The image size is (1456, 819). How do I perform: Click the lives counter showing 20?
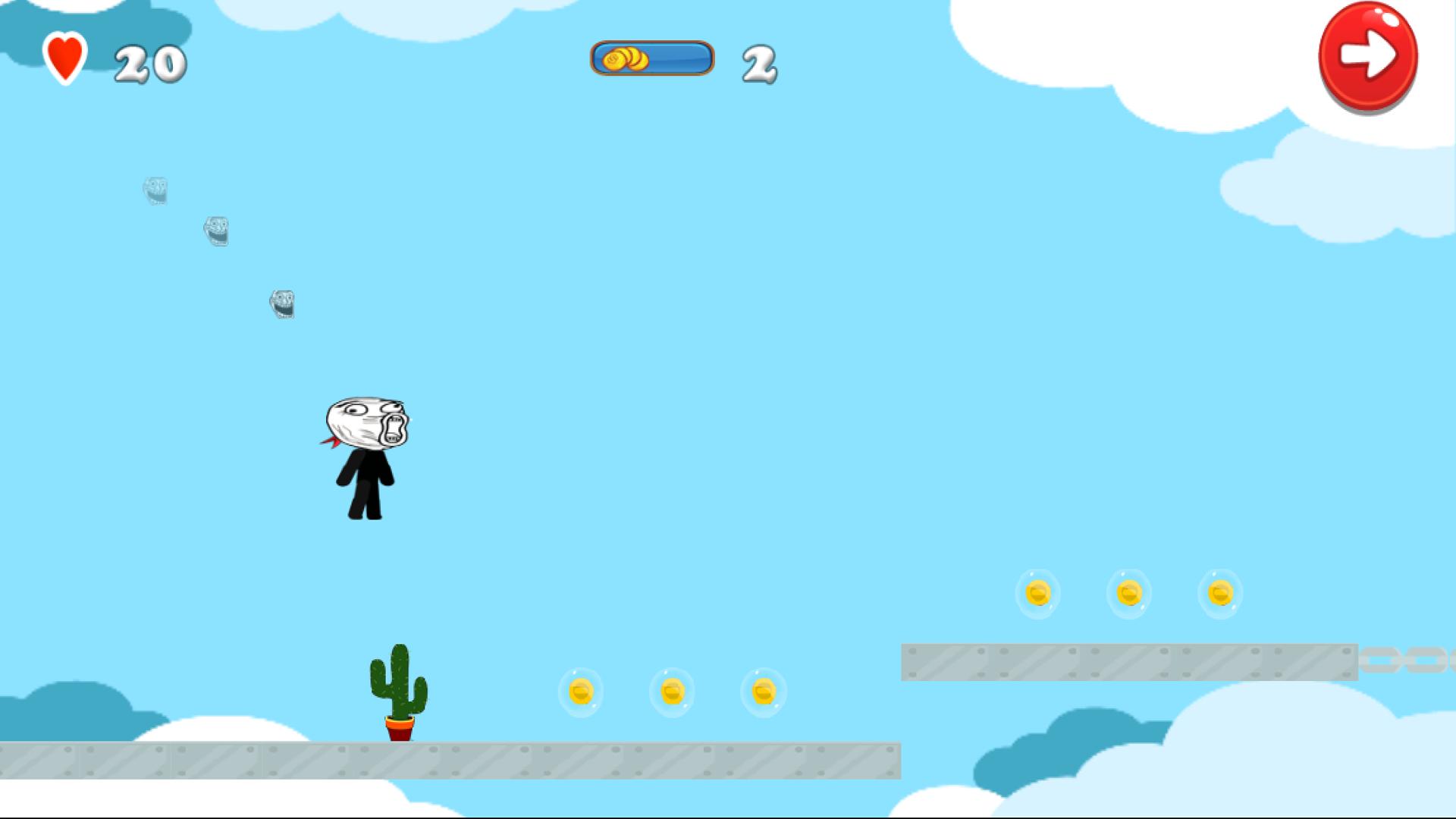(x=150, y=62)
